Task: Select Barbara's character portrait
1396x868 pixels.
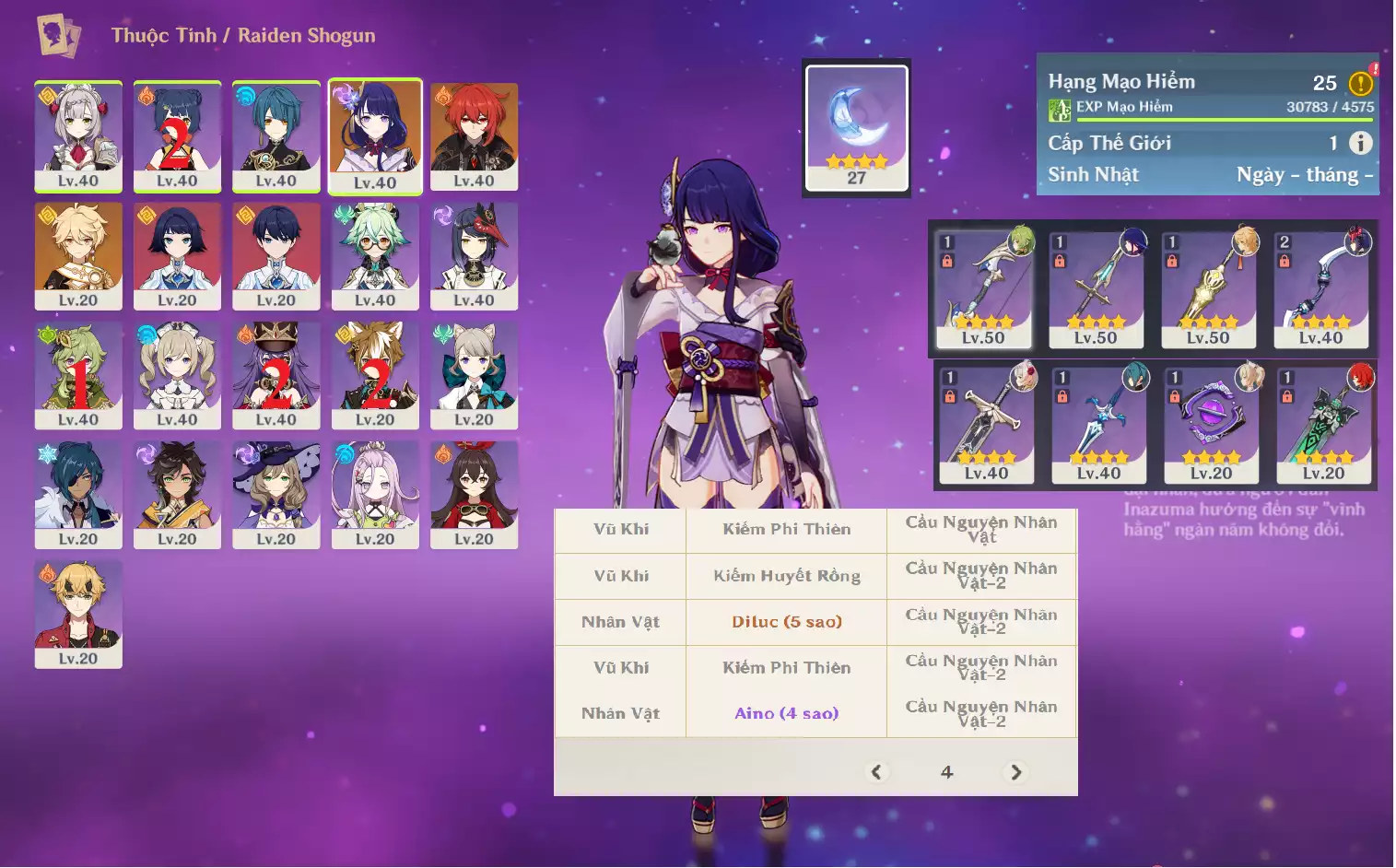Action: tap(177, 374)
